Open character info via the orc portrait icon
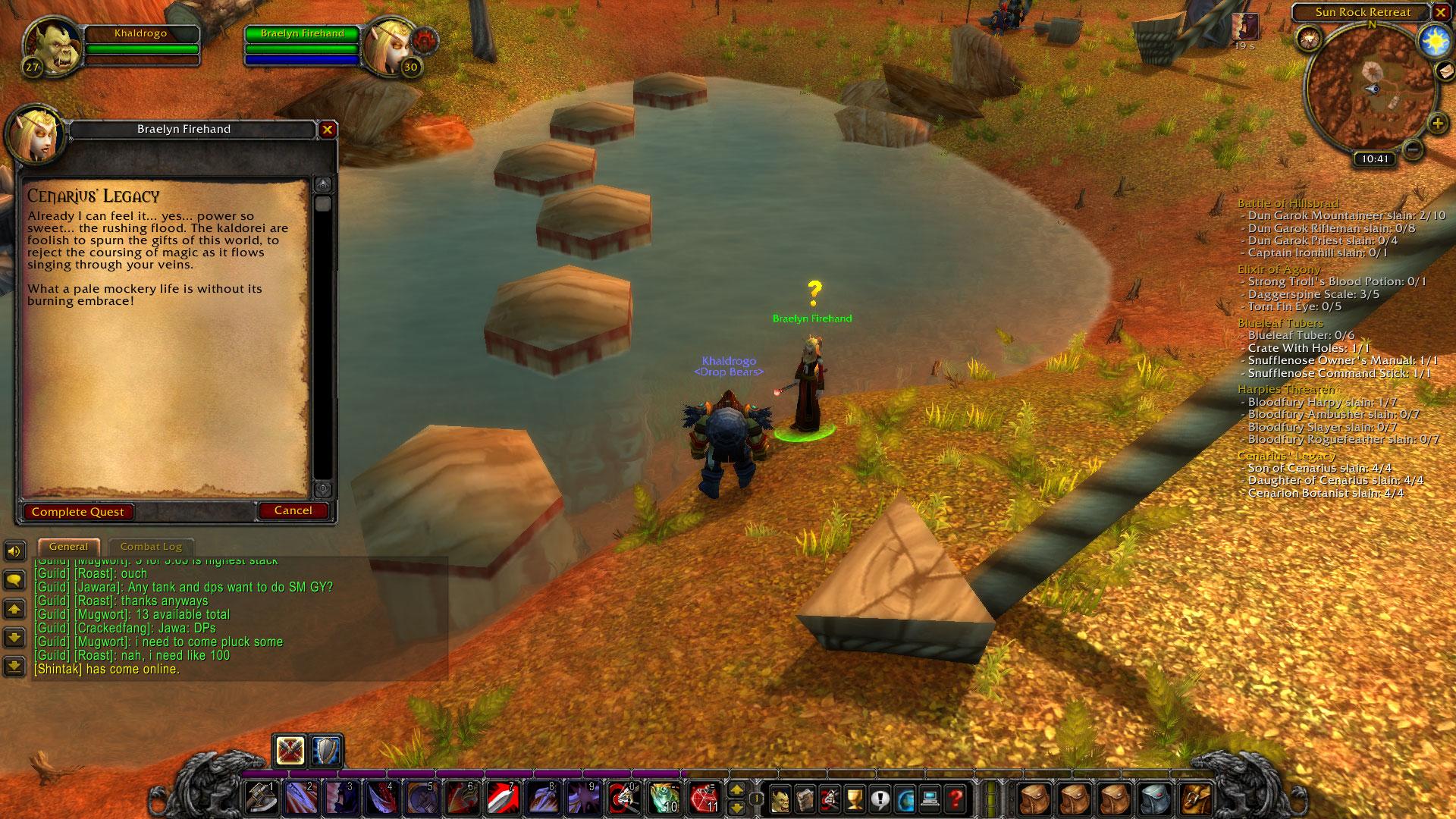 [780, 799]
